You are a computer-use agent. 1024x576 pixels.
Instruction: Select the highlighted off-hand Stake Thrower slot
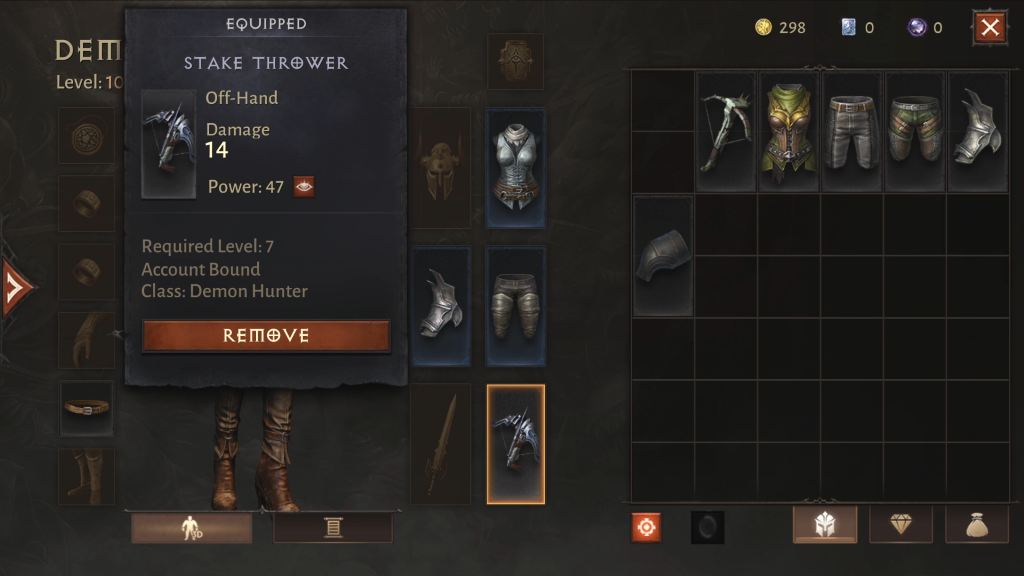point(516,444)
